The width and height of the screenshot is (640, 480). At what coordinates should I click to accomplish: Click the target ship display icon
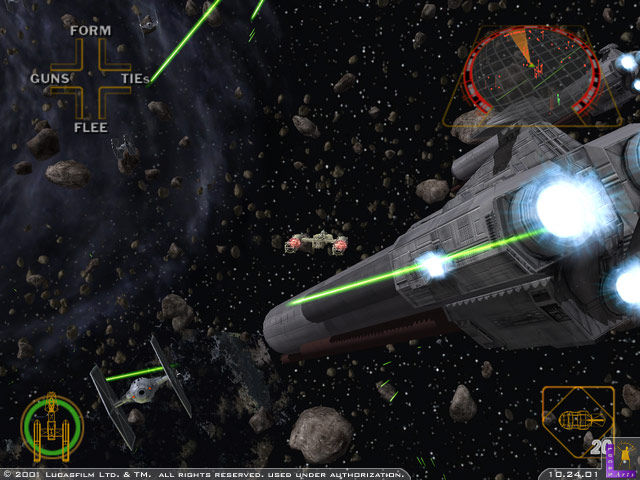pyautogui.click(x=576, y=423)
